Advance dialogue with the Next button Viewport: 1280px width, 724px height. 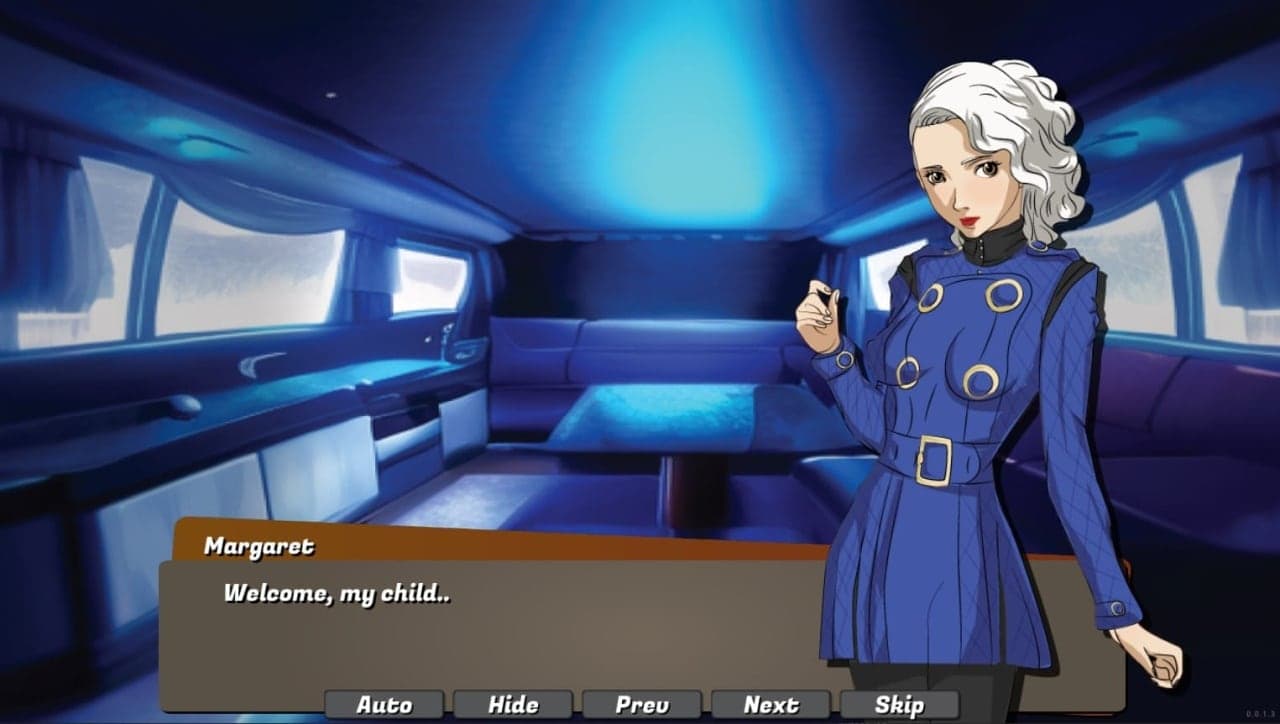771,705
